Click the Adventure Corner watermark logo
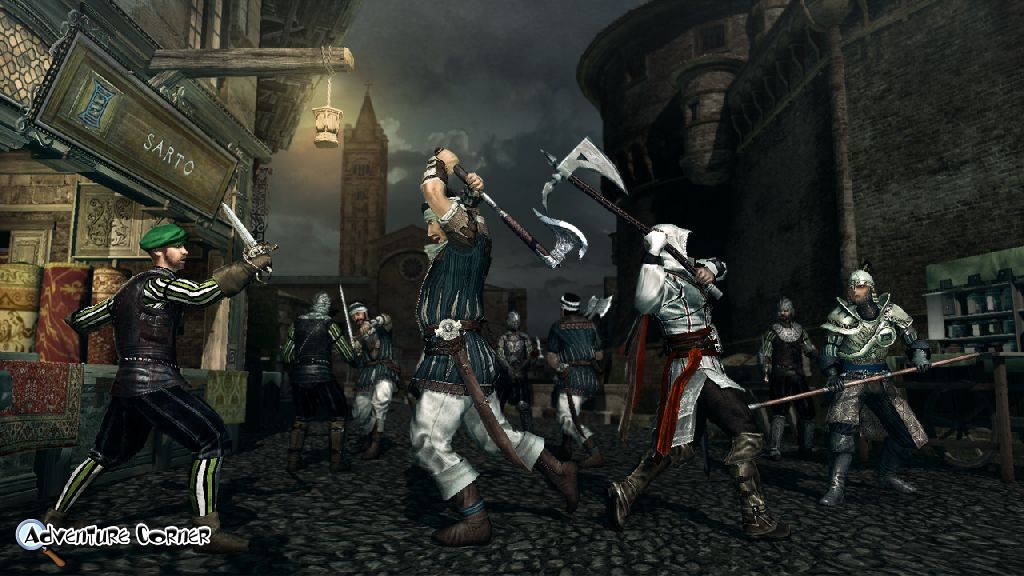Image resolution: width=1024 pixels, height=576 pixels. tap(112, 536)
